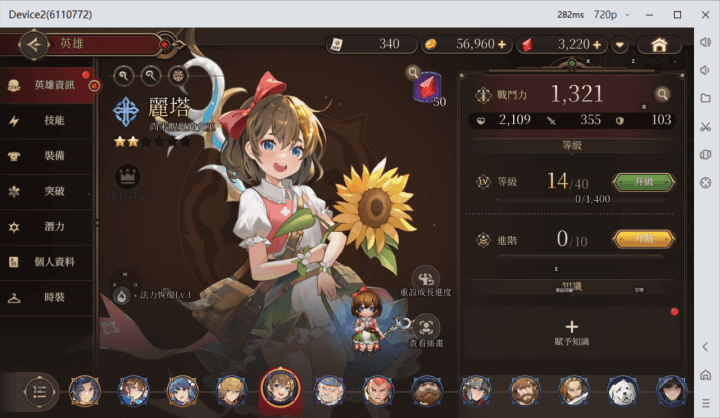This screenshot has height=418, width=720.
Task: Open the 技能 tab
Action: pos(50,120)
